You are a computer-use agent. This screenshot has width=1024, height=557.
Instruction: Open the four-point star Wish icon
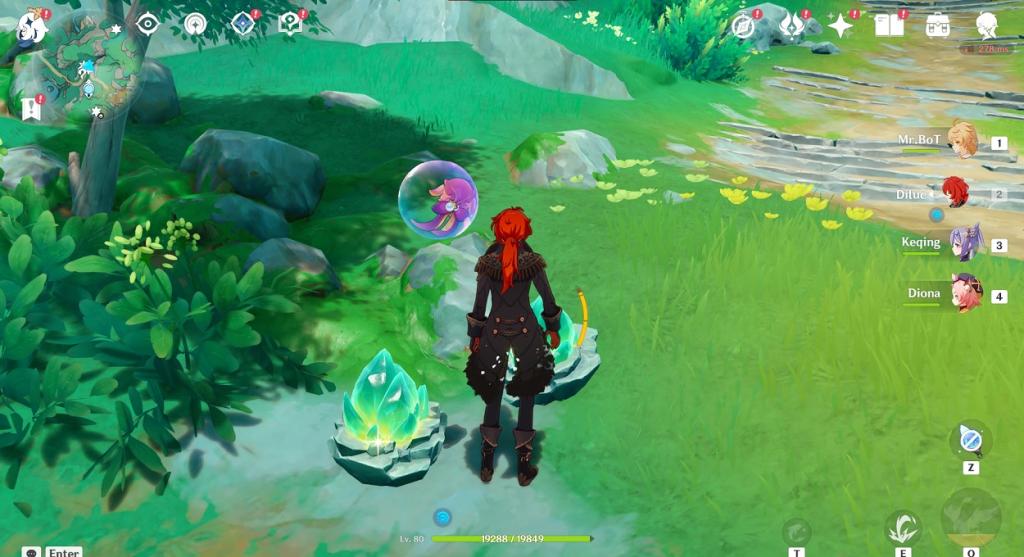click(x=840, y=26)
